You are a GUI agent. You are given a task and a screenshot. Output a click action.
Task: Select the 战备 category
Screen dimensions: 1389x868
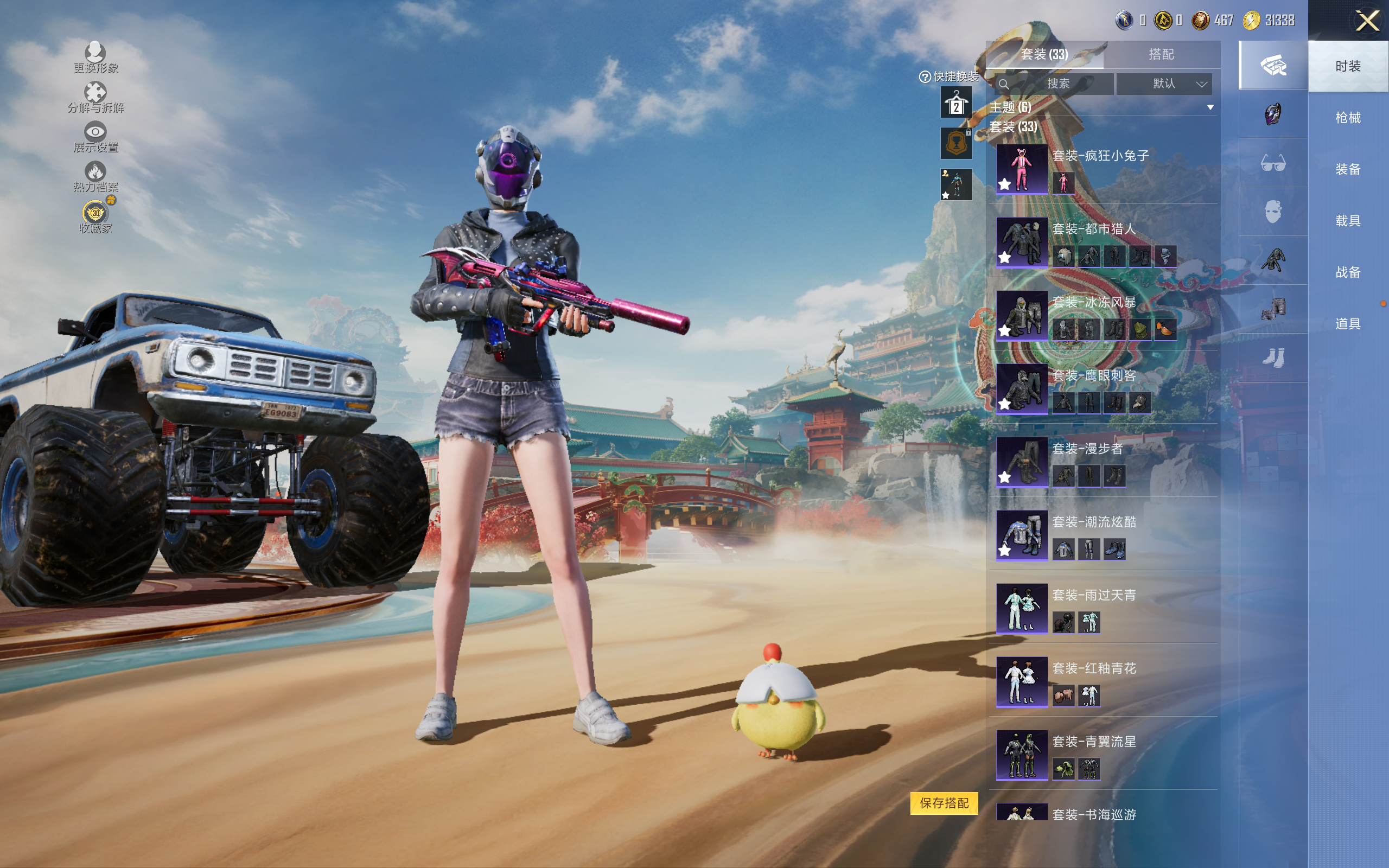(x=1347, y=272)
